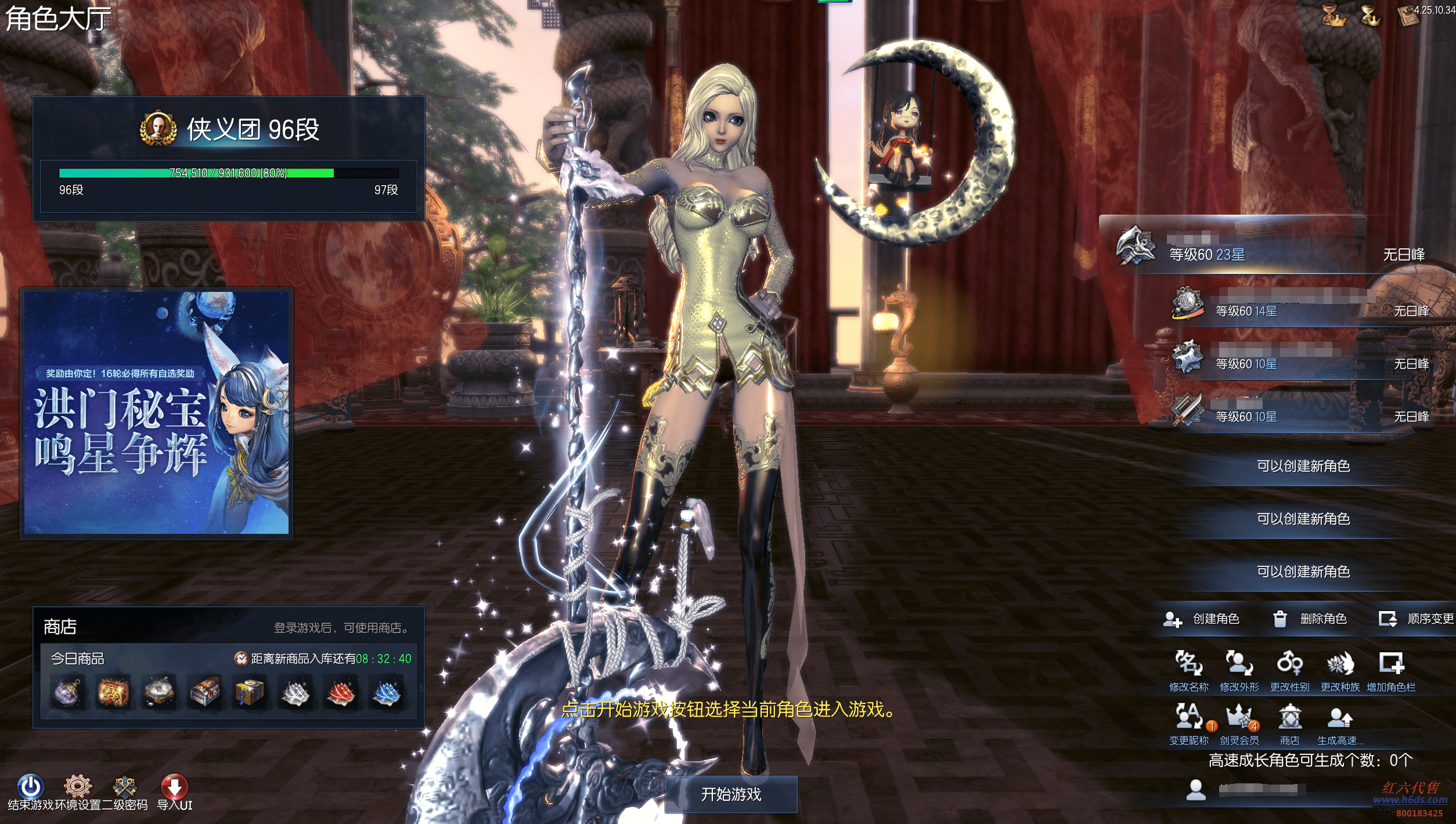Screen dimensions: 1456x824
Task: Select the red treasure chest shop item
Action: (113, 692)
